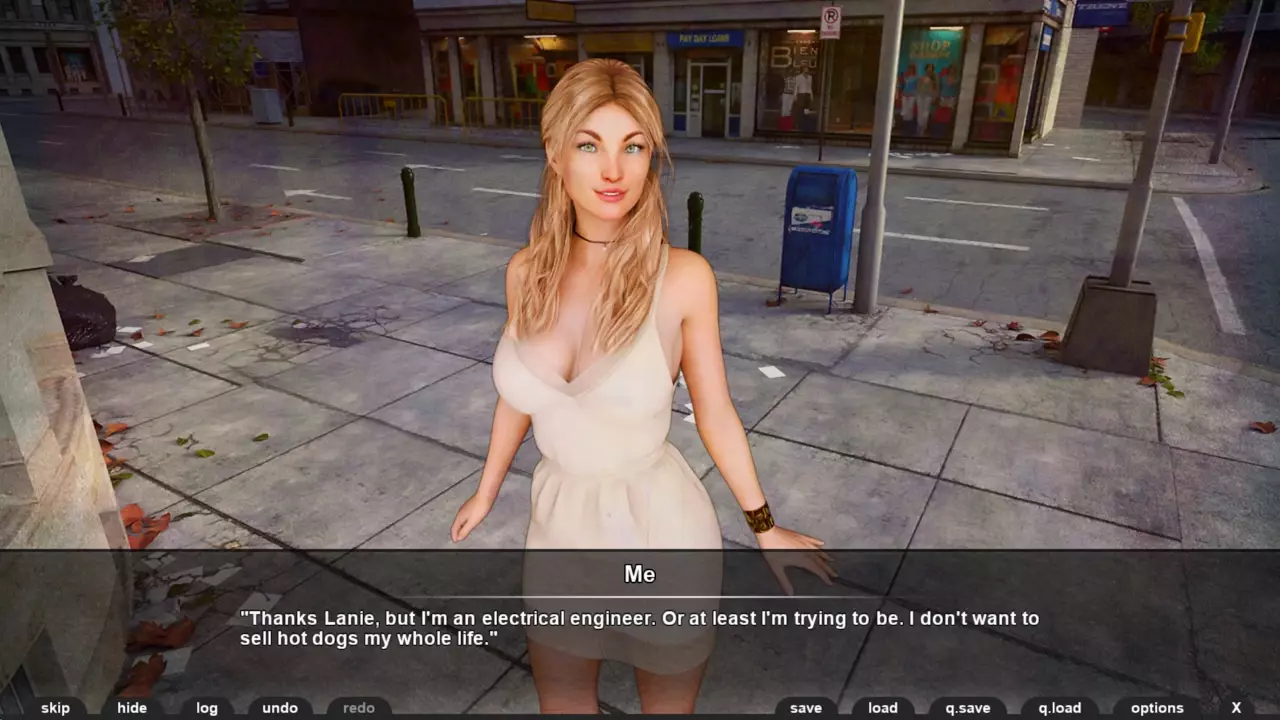Open the save game menu
The width and height of the screenshot is (1280, 720).
[x=806, y=708]
